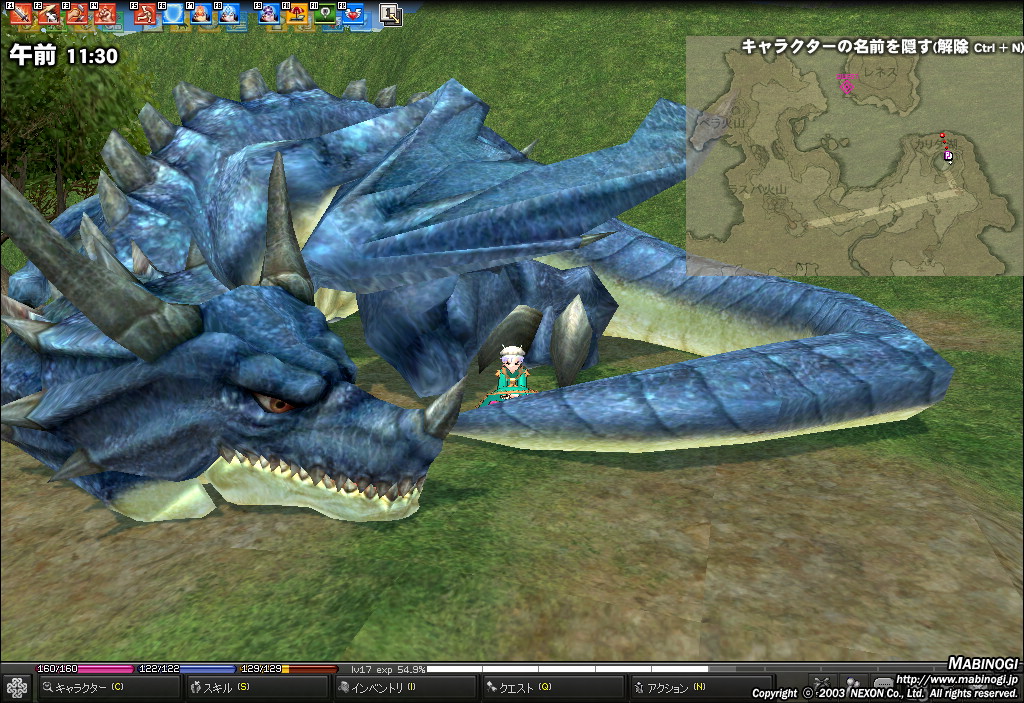Activate the running figure skill in slot F5

pos(144,14)
